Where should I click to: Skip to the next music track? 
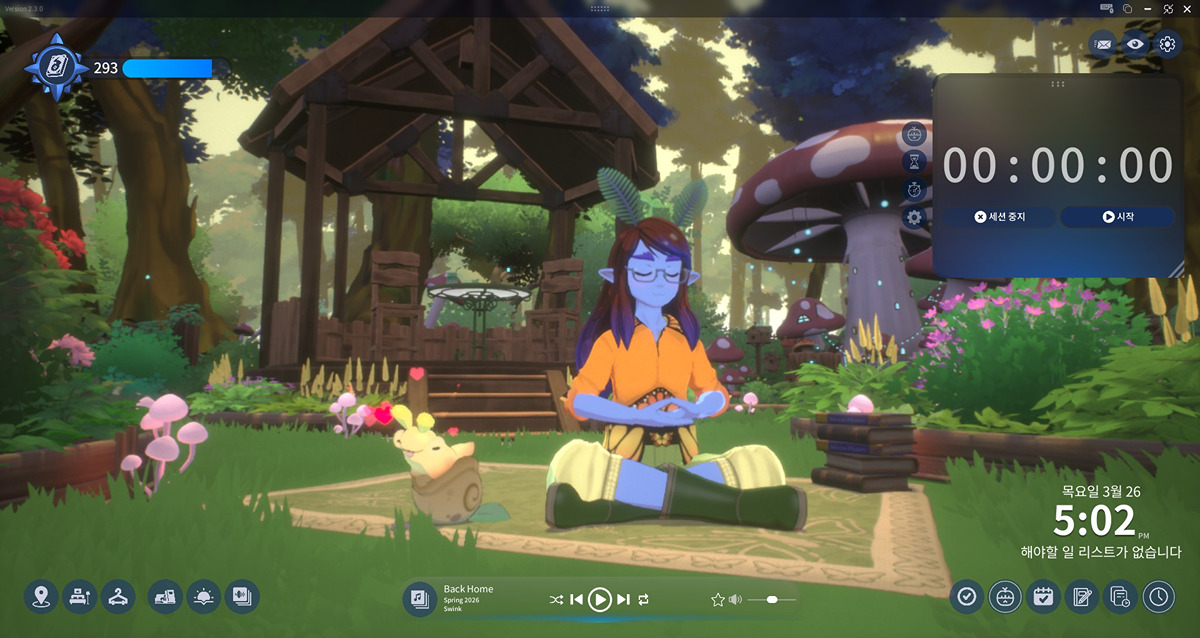pos(624,599)
